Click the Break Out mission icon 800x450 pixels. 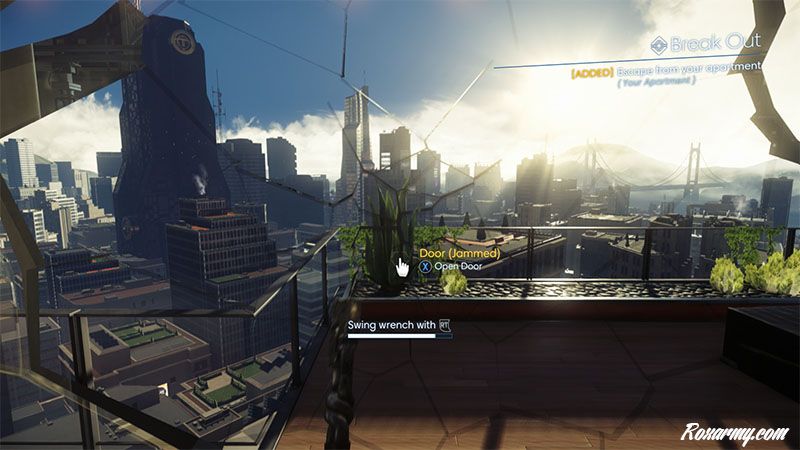coord(658,44)
